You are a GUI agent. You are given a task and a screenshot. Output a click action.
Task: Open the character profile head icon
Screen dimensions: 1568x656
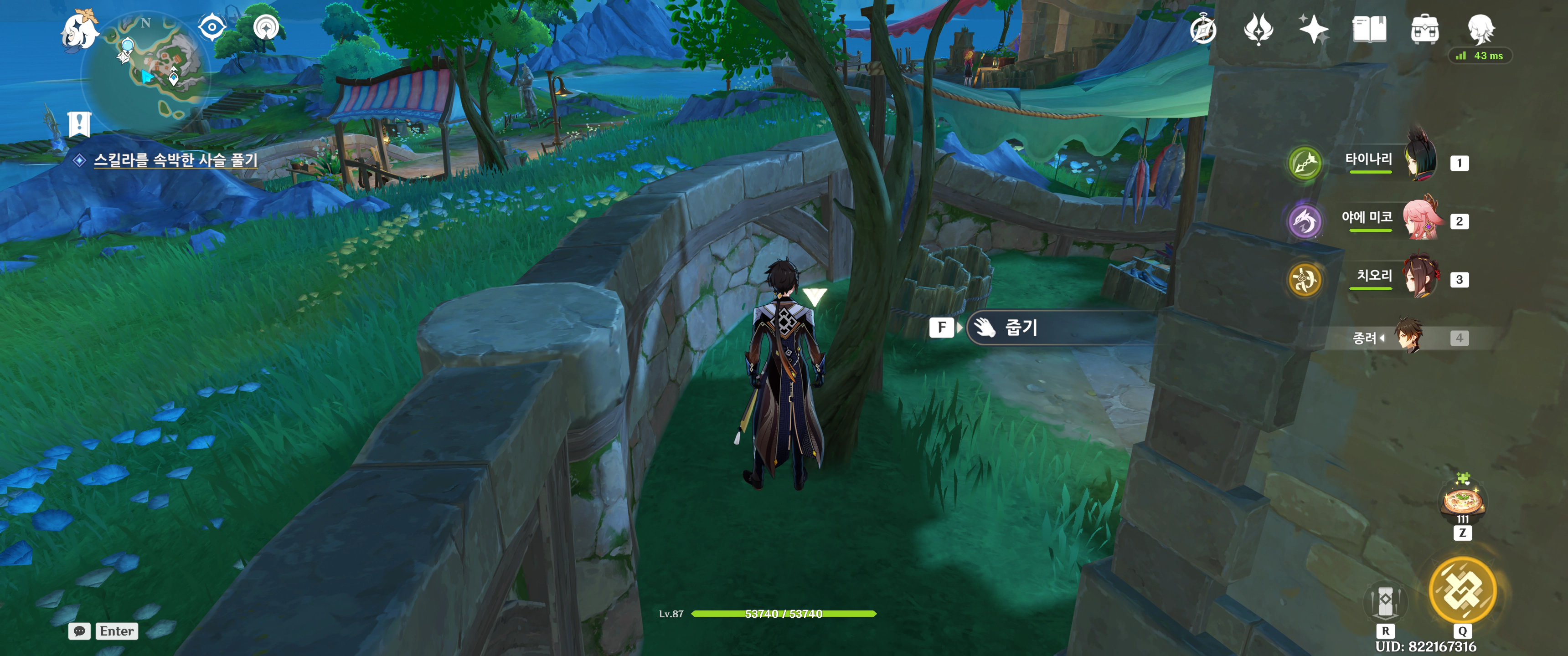pyautogui.click(x=1480, y=29)
